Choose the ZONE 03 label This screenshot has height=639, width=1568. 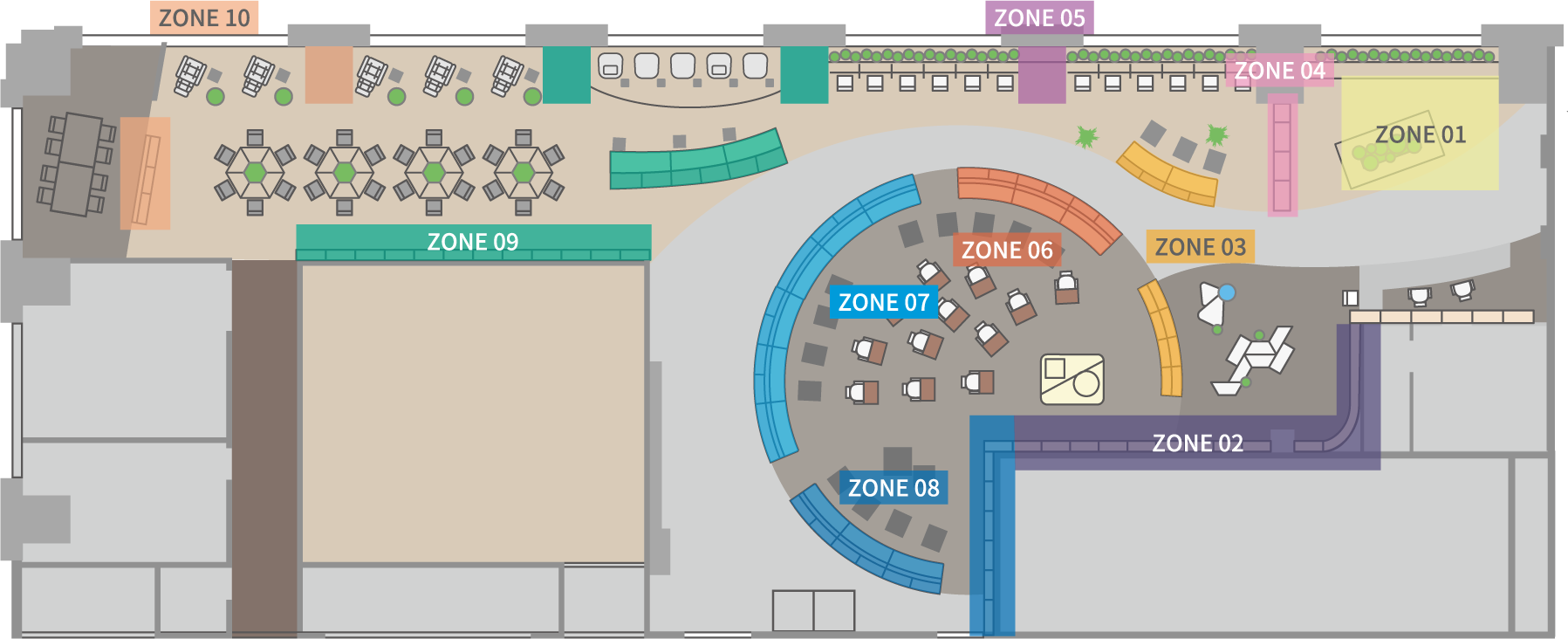point(1200,247)
